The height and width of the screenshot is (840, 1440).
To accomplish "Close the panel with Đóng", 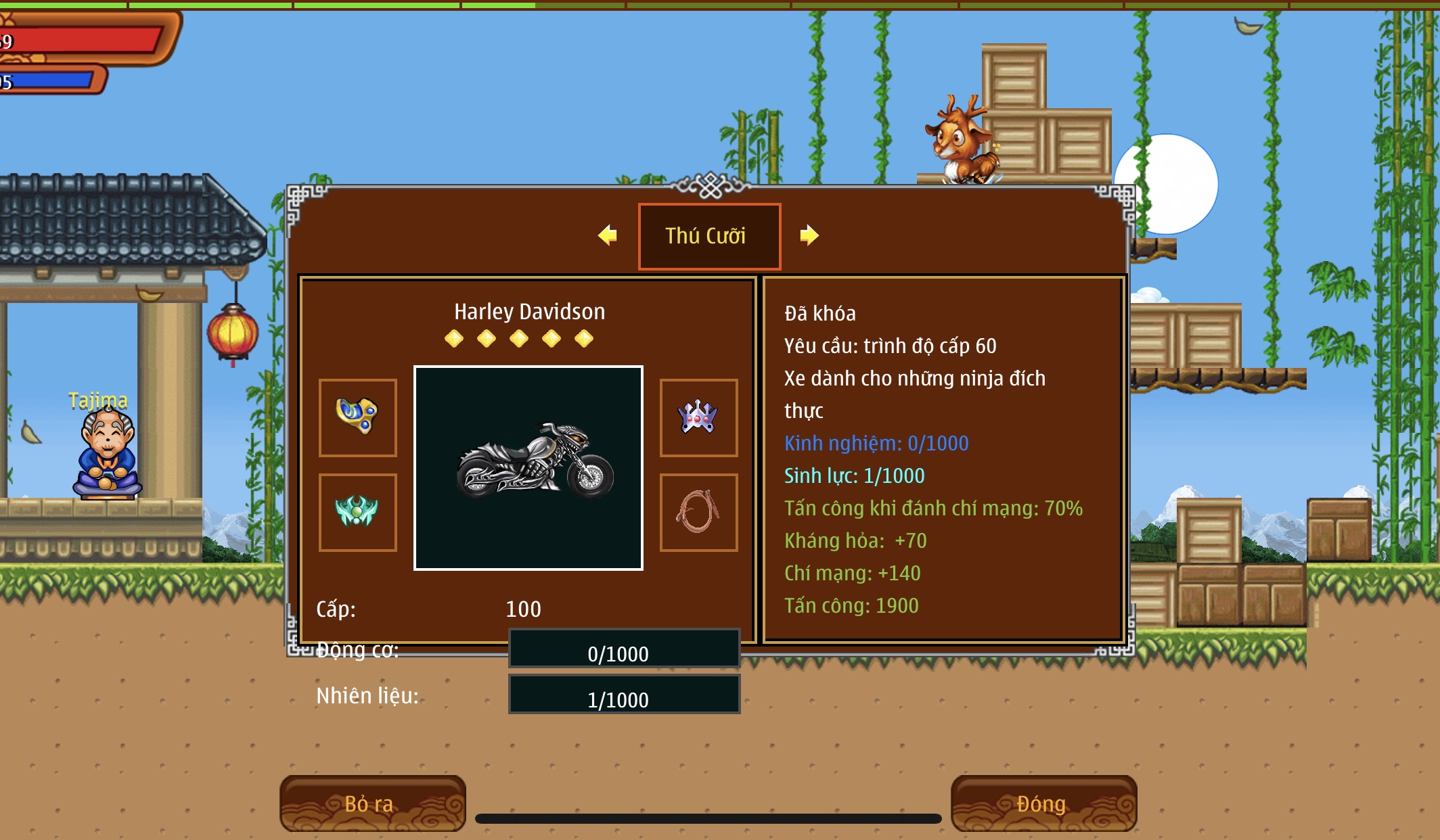I will pyautogui.click(x=1043, y=803).
